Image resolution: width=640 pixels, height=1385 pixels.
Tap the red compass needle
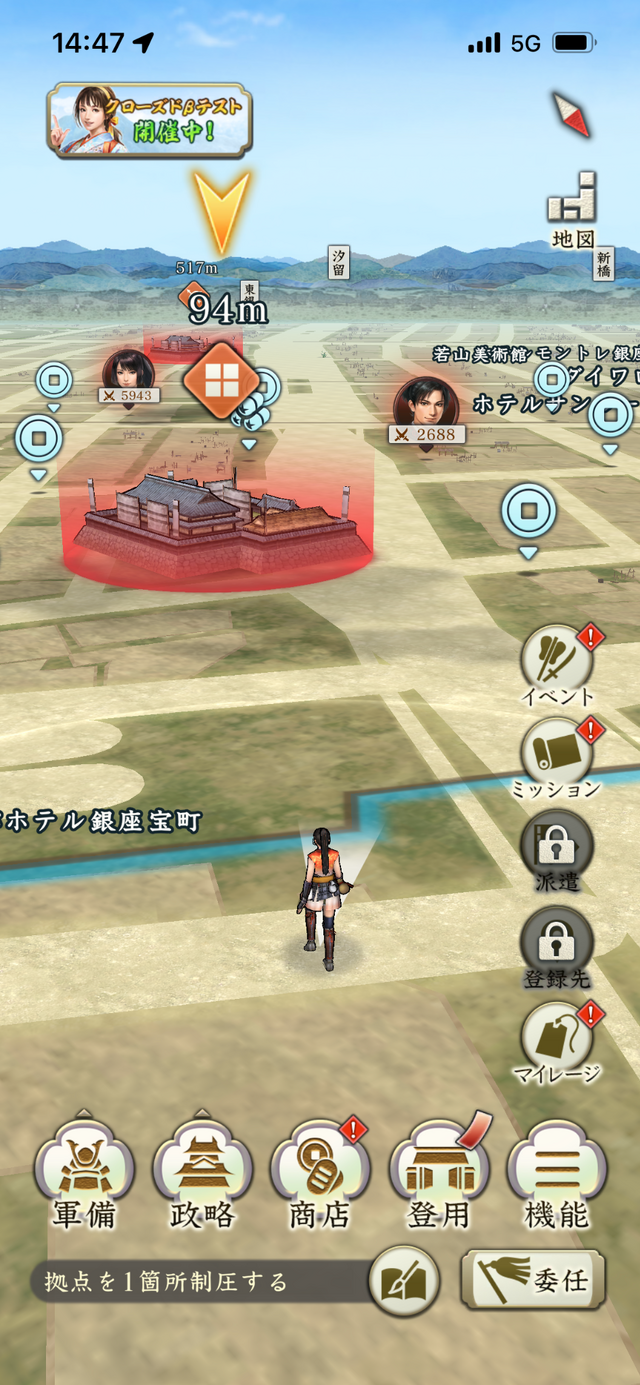click(x=571, y=114)
